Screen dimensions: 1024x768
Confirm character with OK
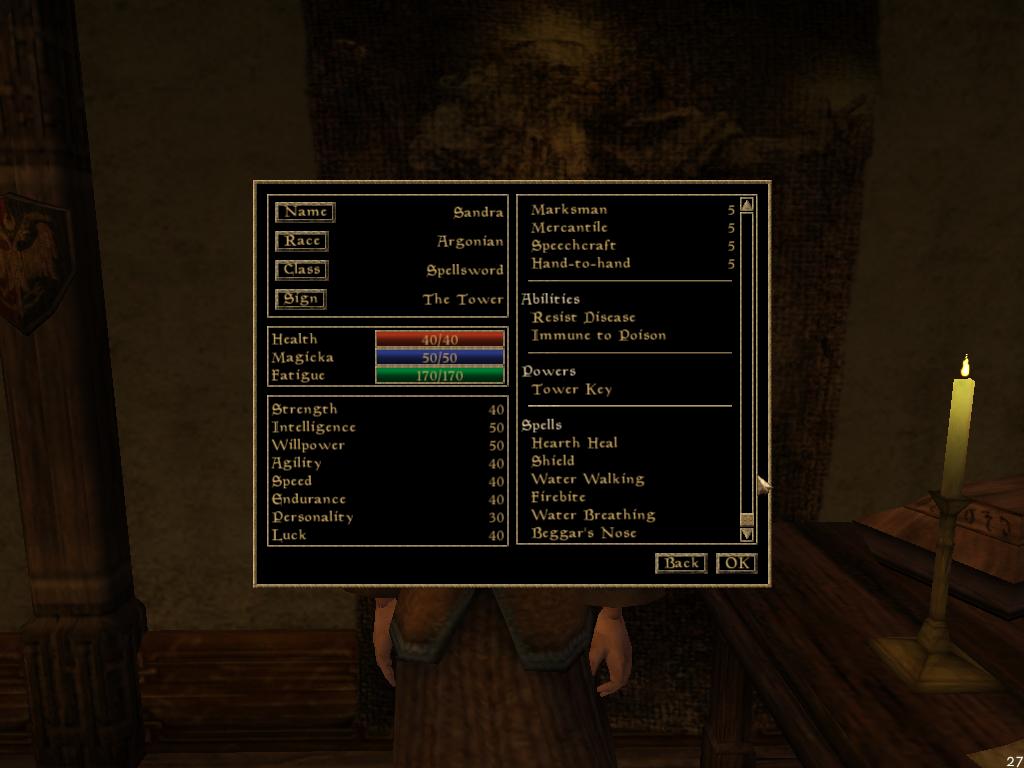point(736,563)
